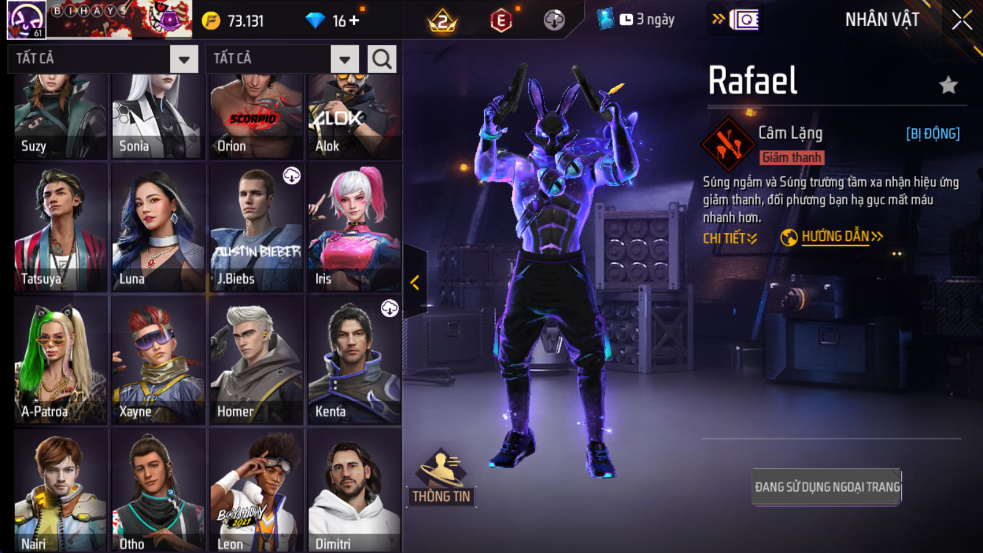Choose the Dimitri character portrait
Image resolution: width=983 pixels, height=553 pixels.
[x=354, y=490]
